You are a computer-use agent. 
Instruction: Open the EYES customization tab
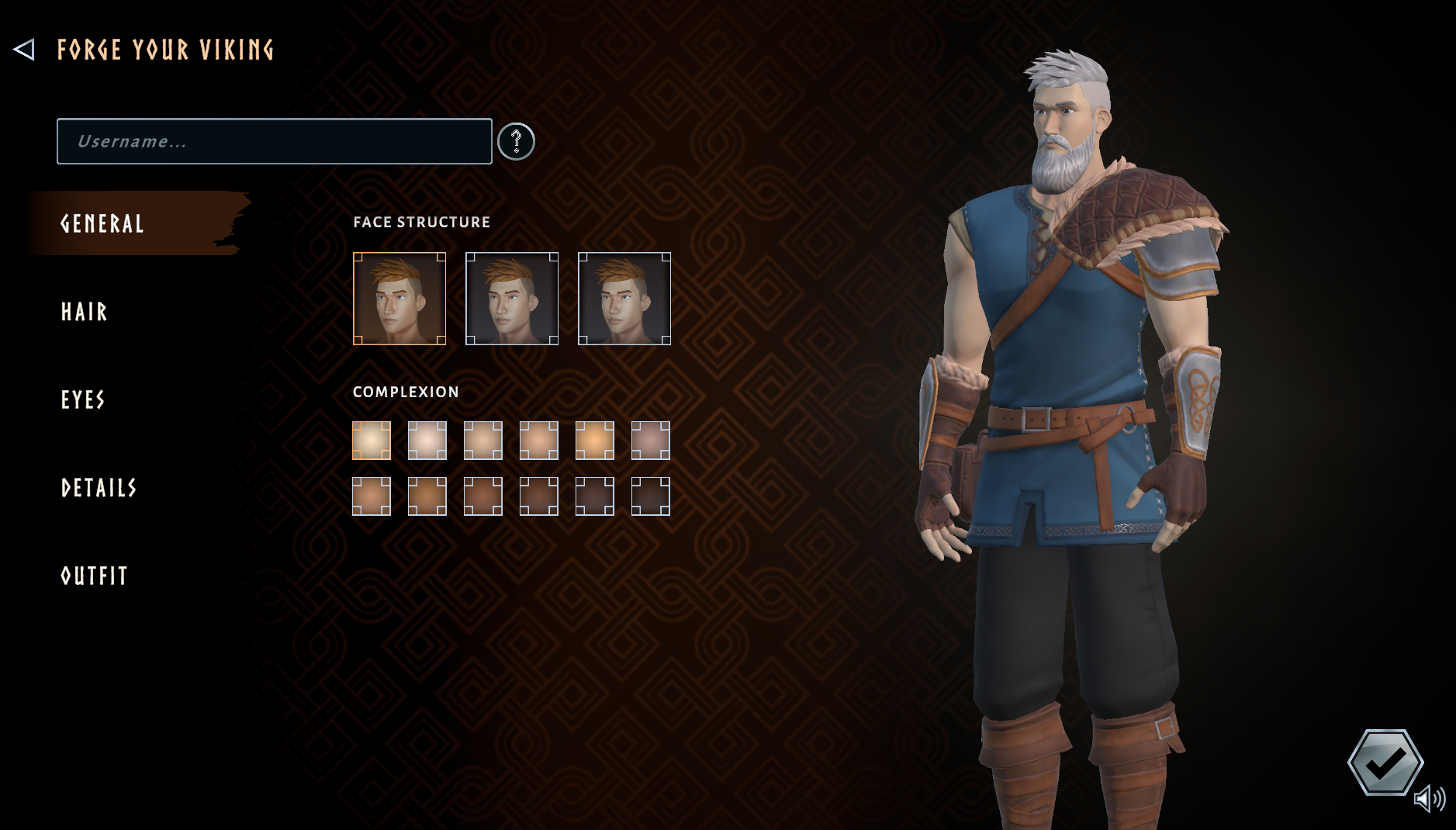(82, 400)
